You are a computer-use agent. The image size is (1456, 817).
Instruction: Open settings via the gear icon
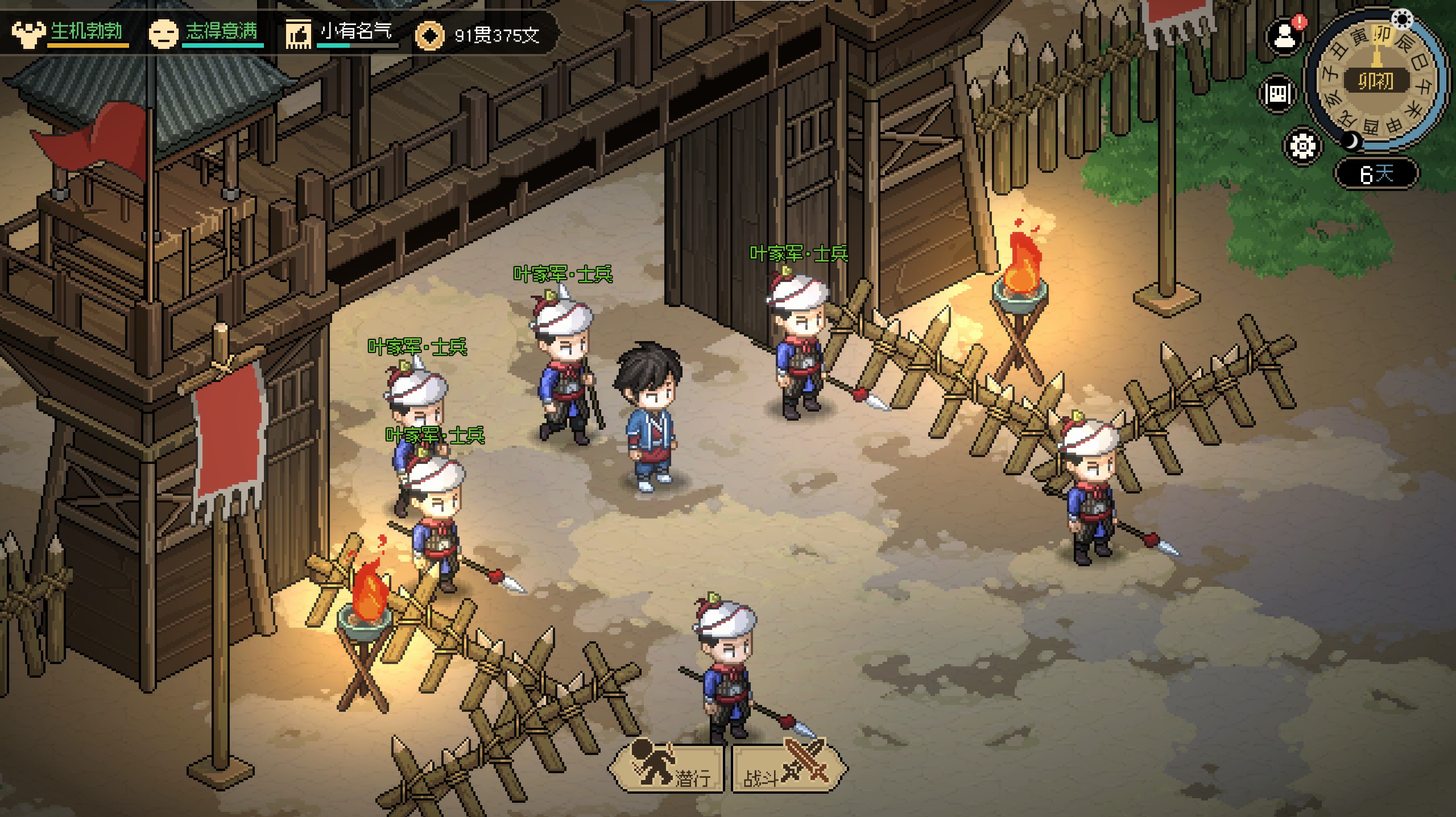1302,146
